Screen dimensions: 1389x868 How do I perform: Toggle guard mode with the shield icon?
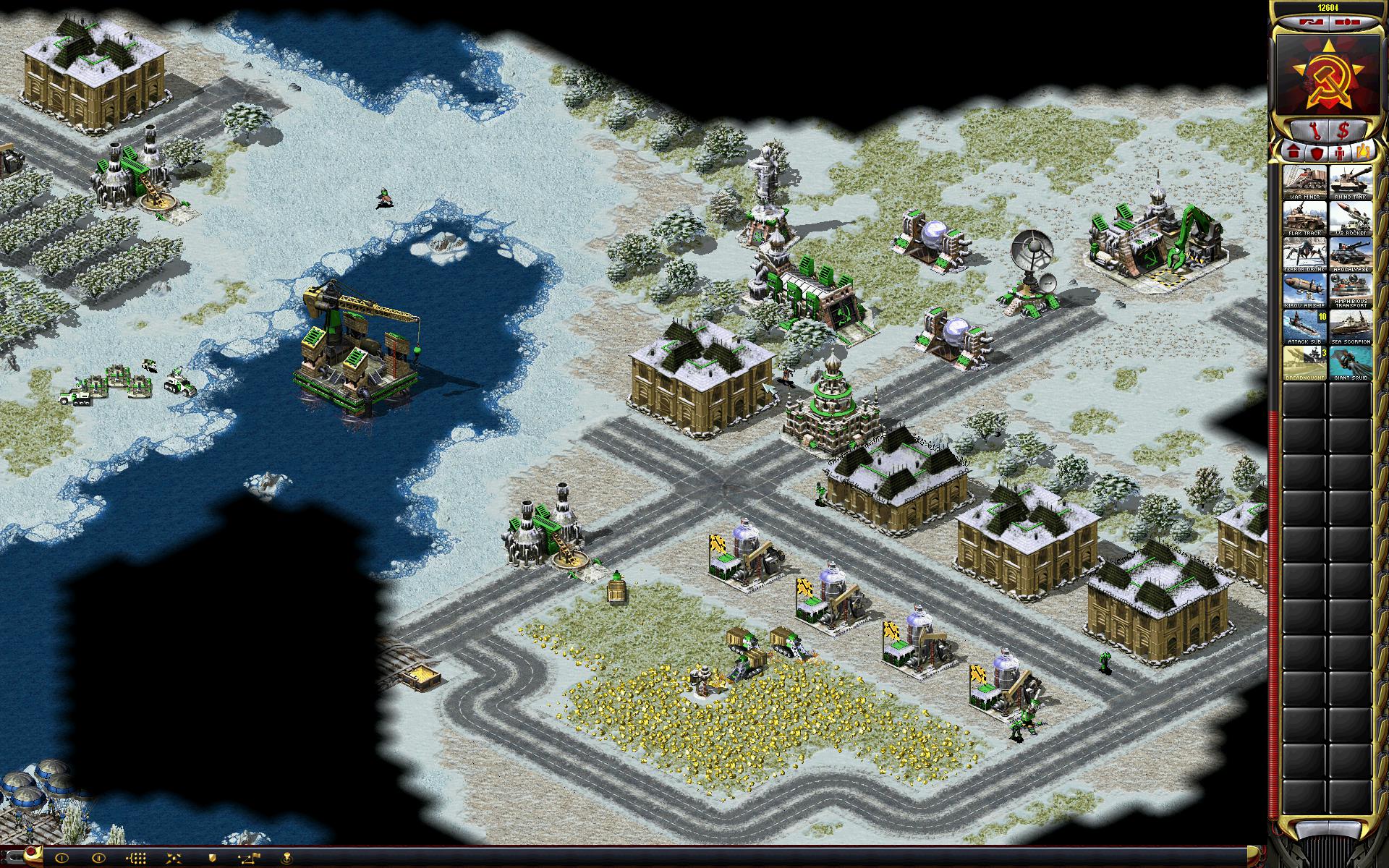tap(212, 859)
